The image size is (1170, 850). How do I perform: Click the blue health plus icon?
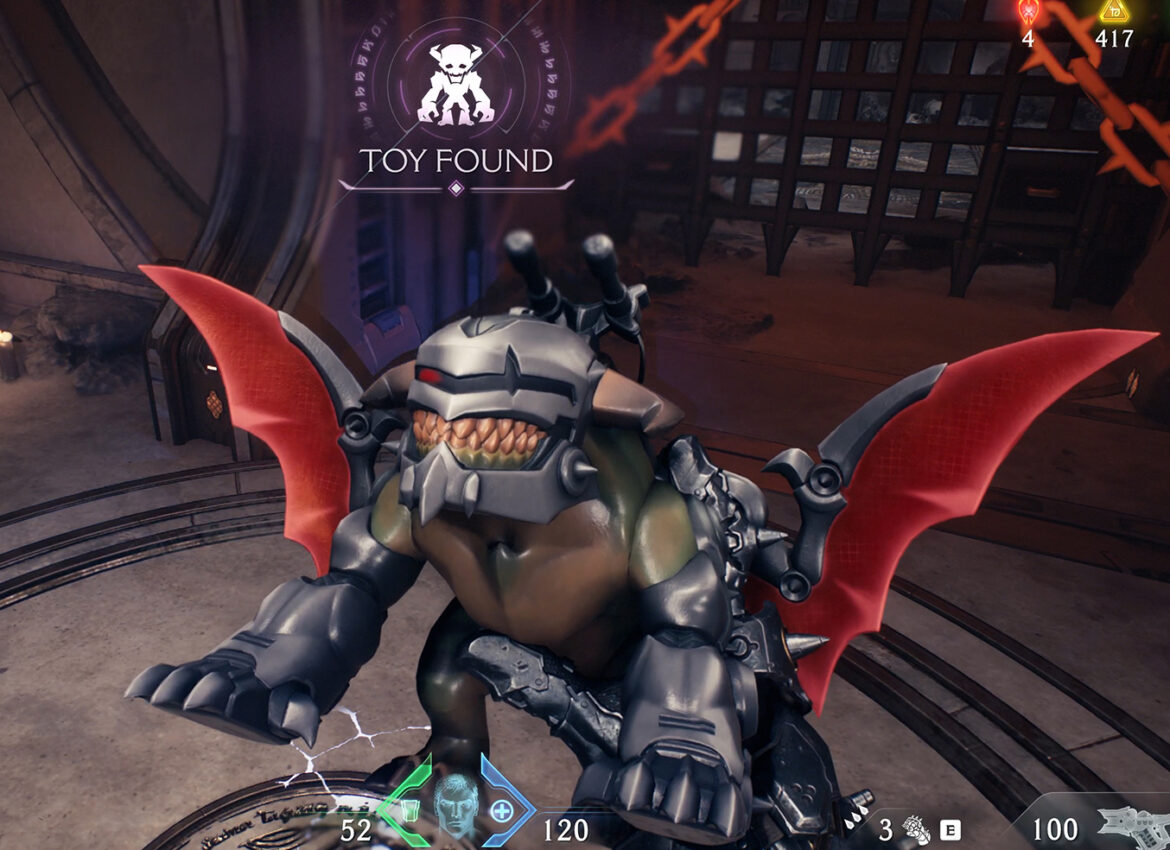tap(499, 808)
